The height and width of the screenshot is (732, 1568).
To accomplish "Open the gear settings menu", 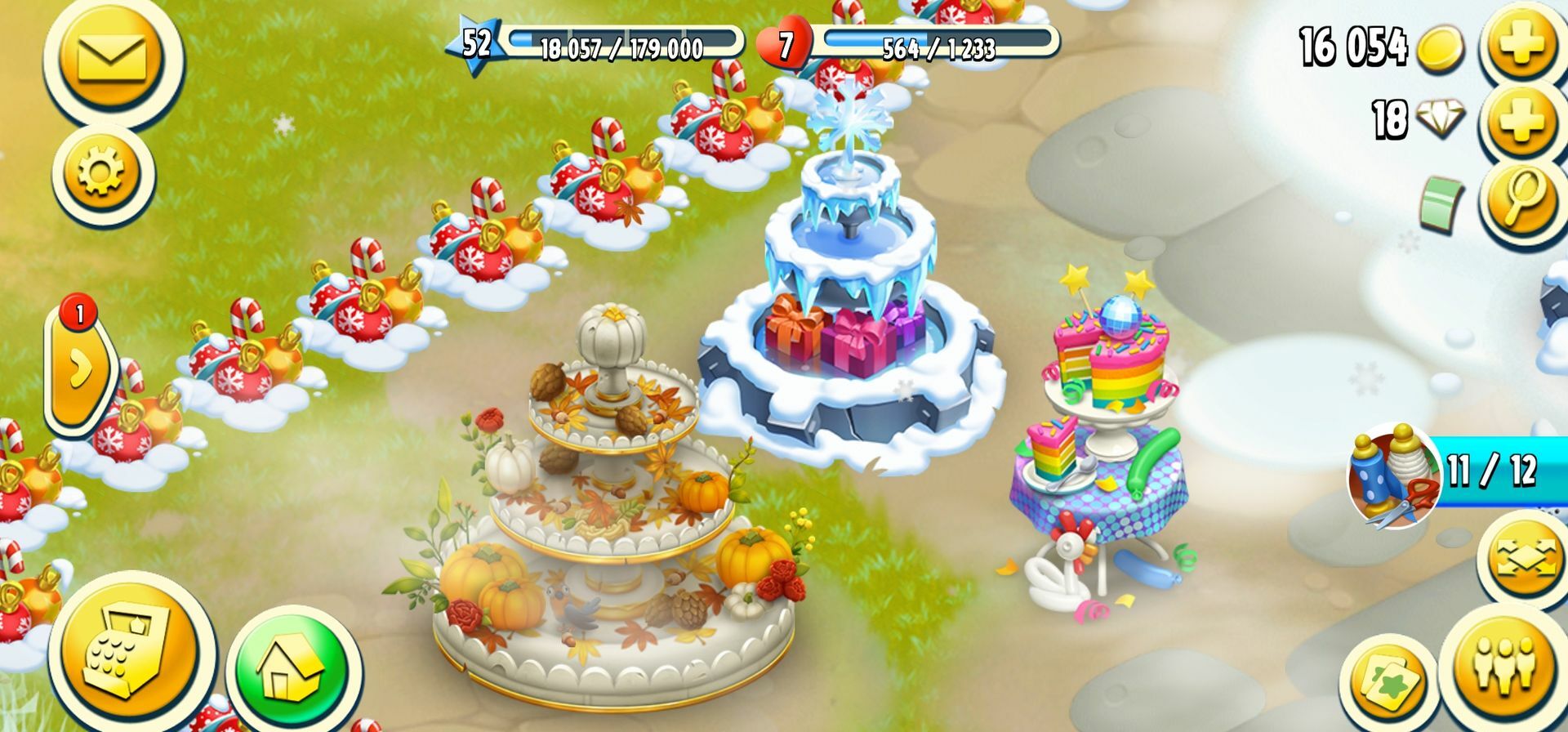I will (x=102, y=173).
